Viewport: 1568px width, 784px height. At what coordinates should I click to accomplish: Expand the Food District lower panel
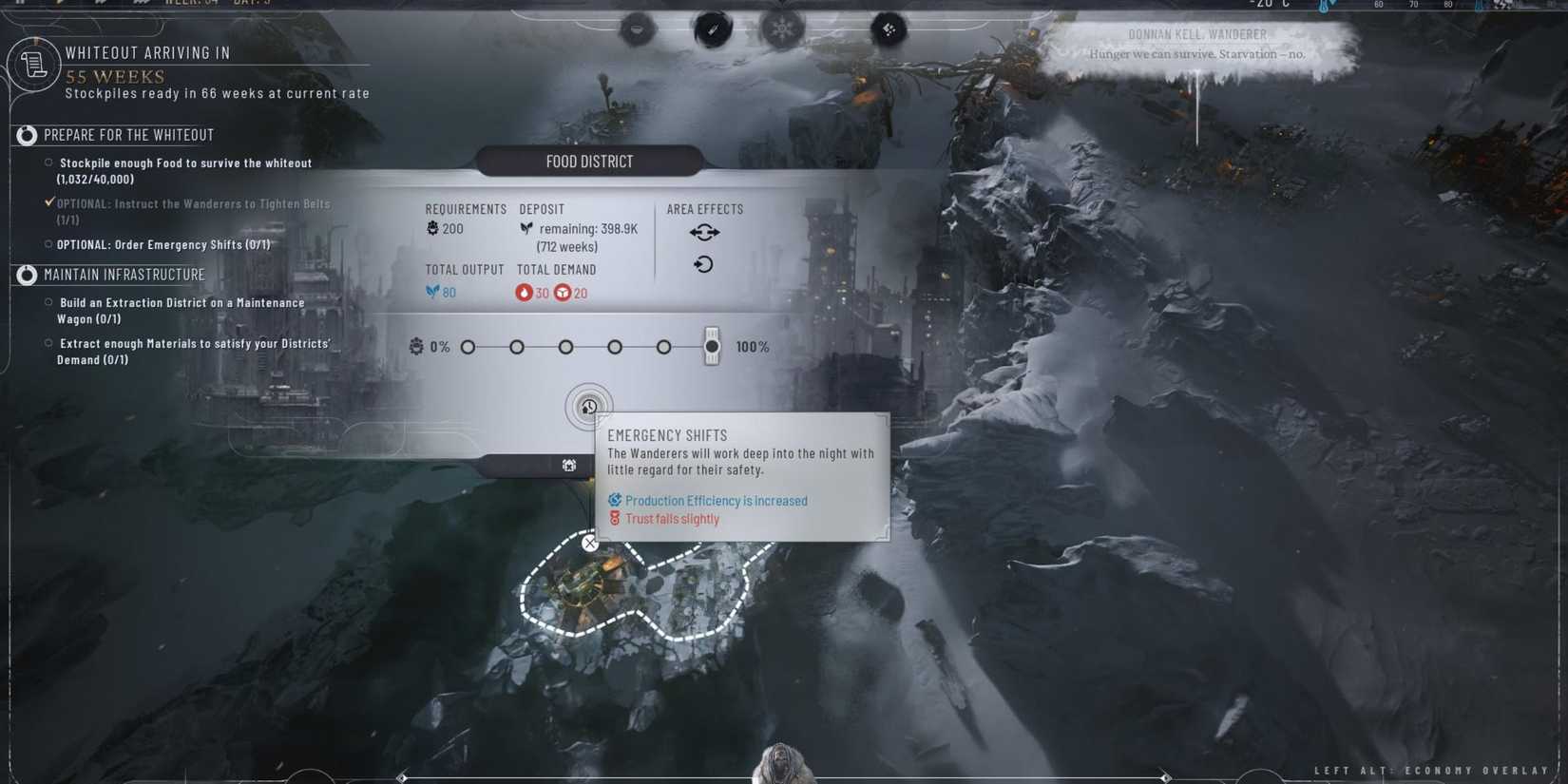tap(568, 466)
